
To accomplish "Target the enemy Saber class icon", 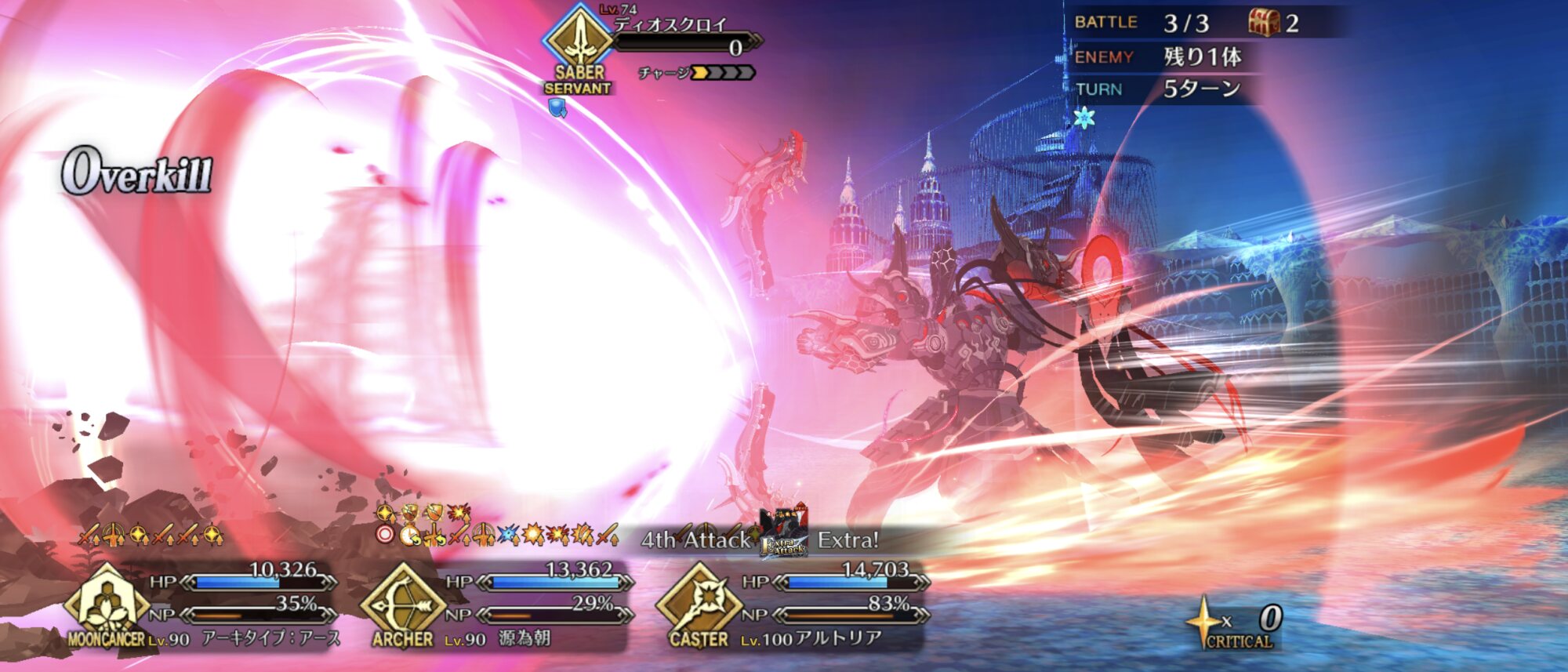I will click(x=579, y=38).
